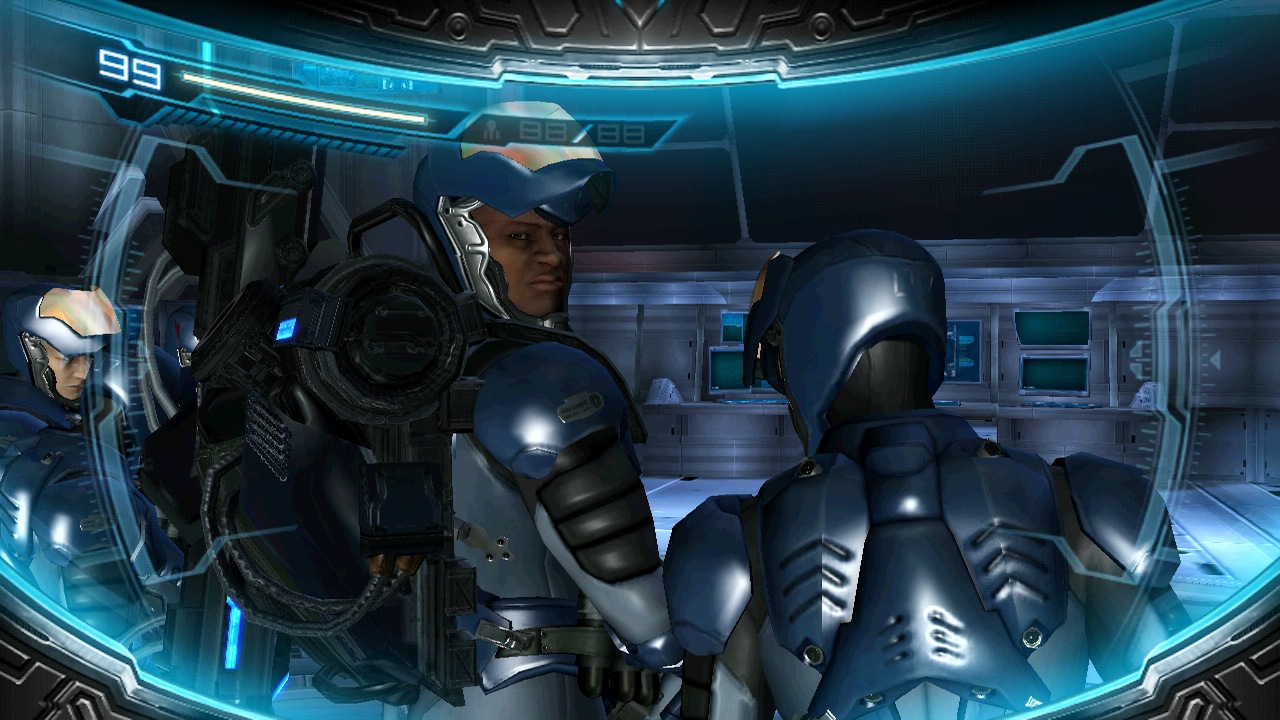1280x720 pixels.
Task: Select the missile icon beside the 88/88 counter
Action: point(492,129)
